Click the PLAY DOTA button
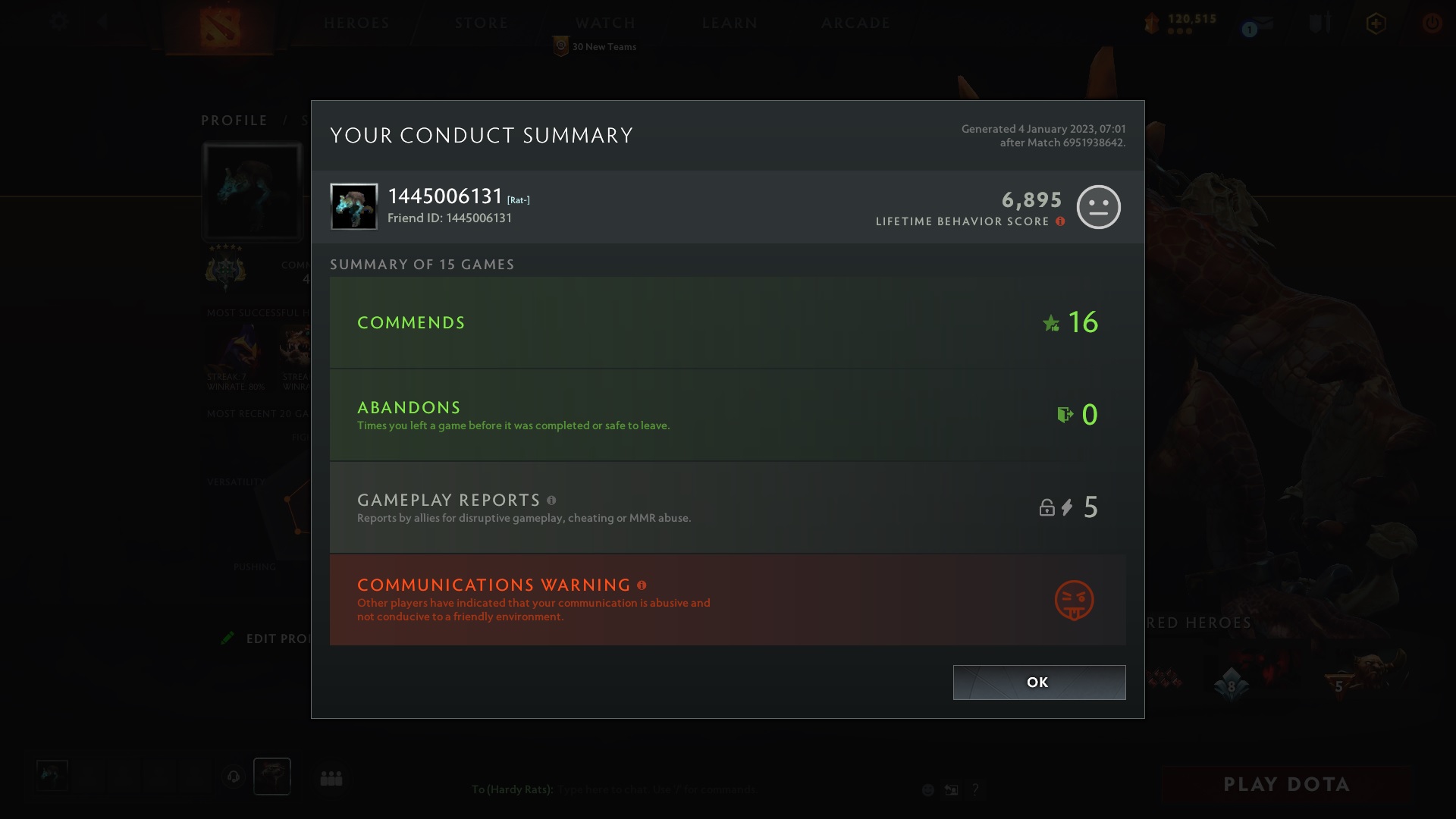This screenshot has height=819, width=1456. click(x=1286, y=784)
